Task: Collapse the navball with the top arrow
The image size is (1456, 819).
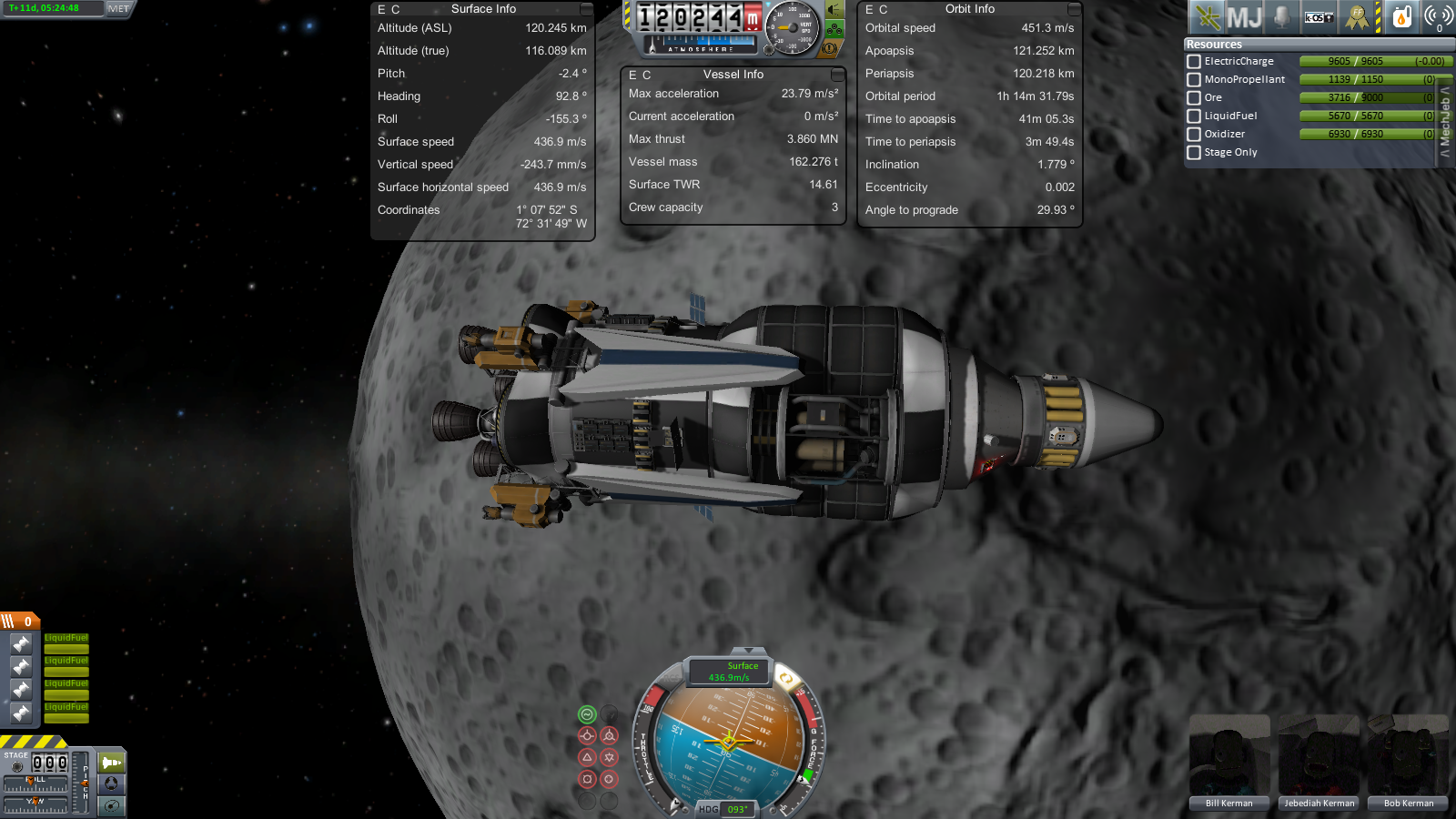Action: (x=749, y=651)
